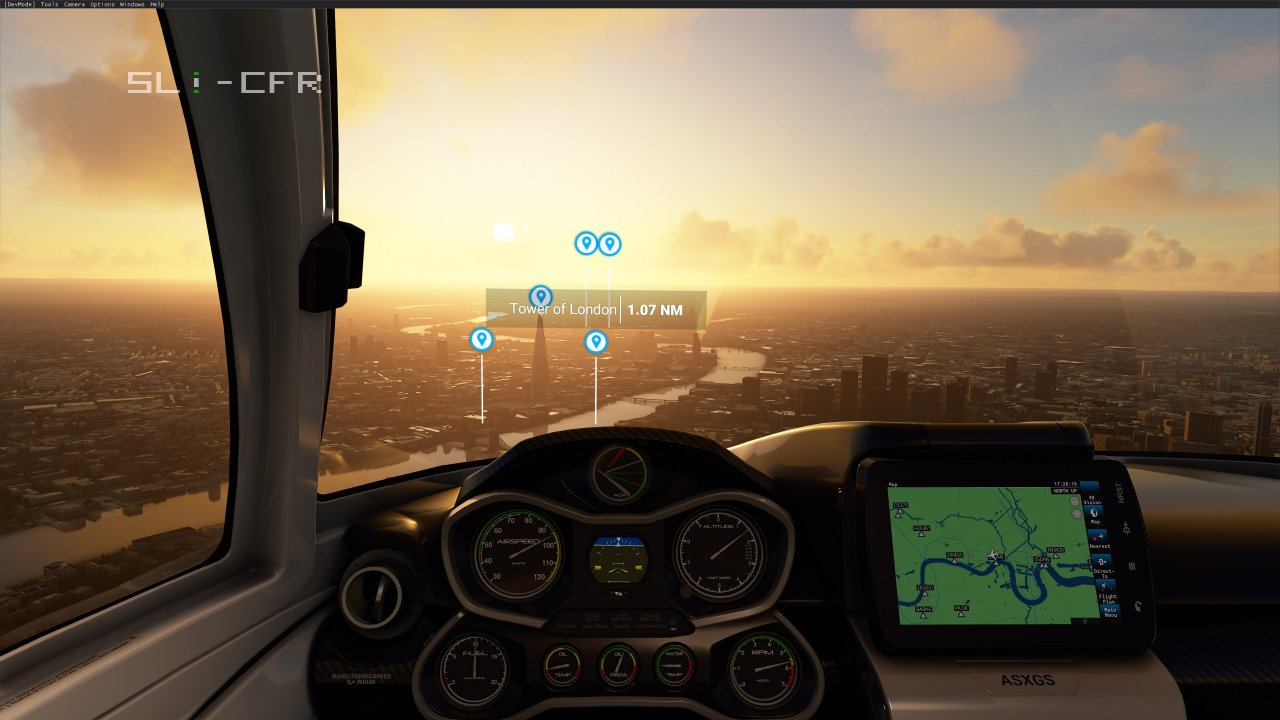Screen dimensions: 1280x720
Task: Select the NEW20 waypoint marker on the map
Action: pyautogui.click(x=1055, y=553)
